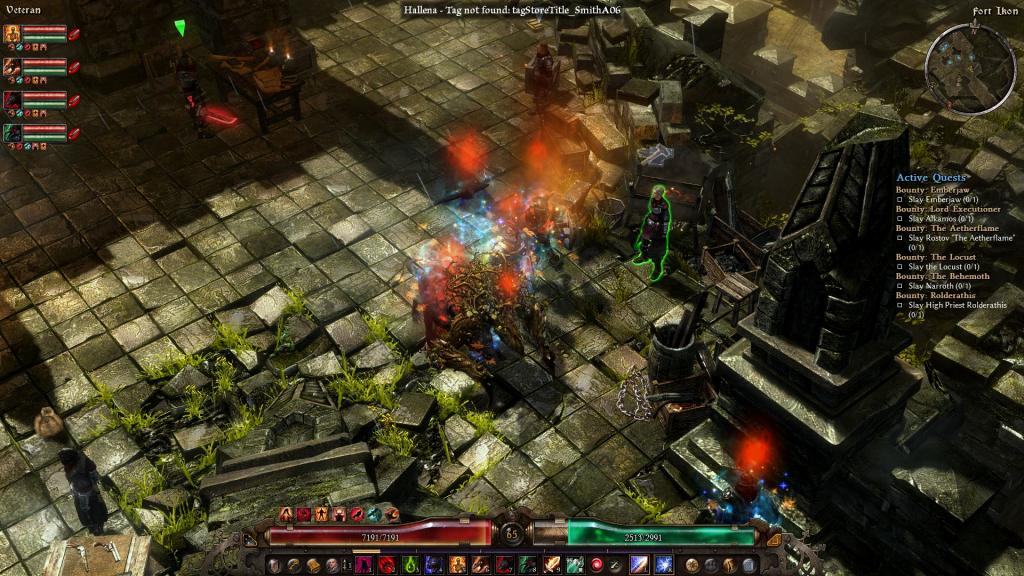Activate the white slash left-click skill
This screenshot has width=1024, height=576.
point(637,565)
